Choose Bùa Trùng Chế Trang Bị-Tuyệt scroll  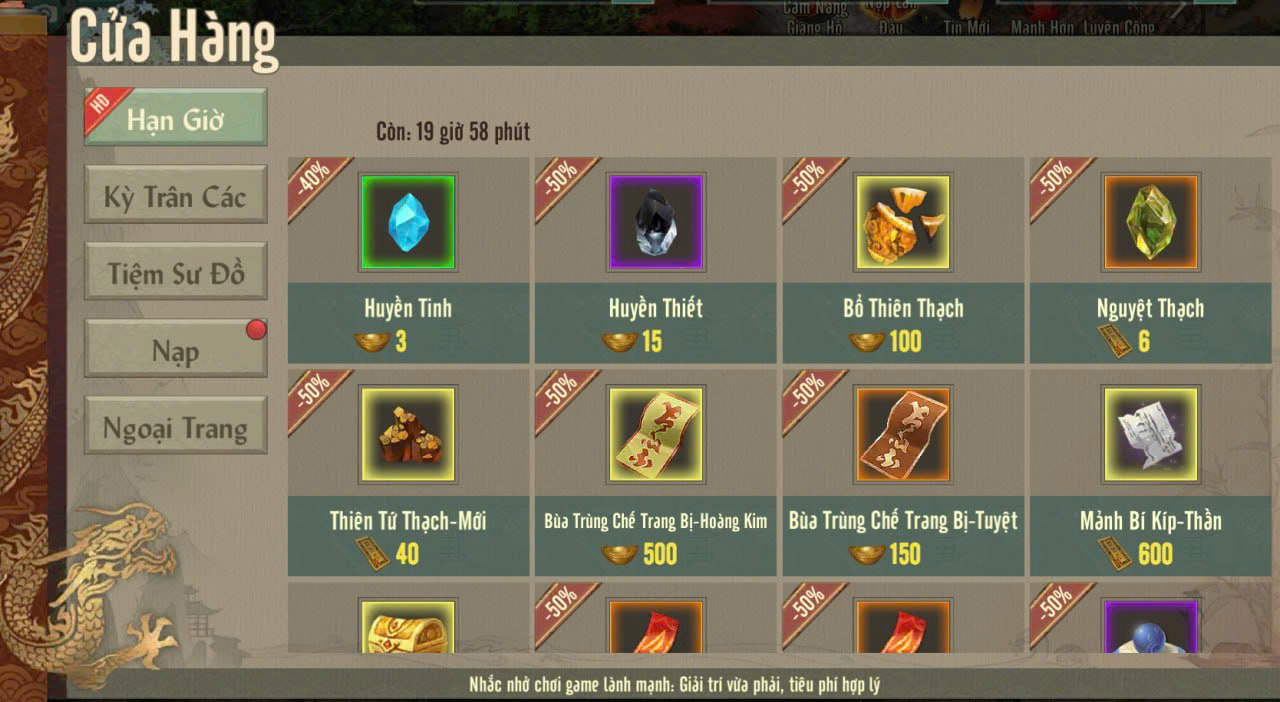click(x=903, y=434)
